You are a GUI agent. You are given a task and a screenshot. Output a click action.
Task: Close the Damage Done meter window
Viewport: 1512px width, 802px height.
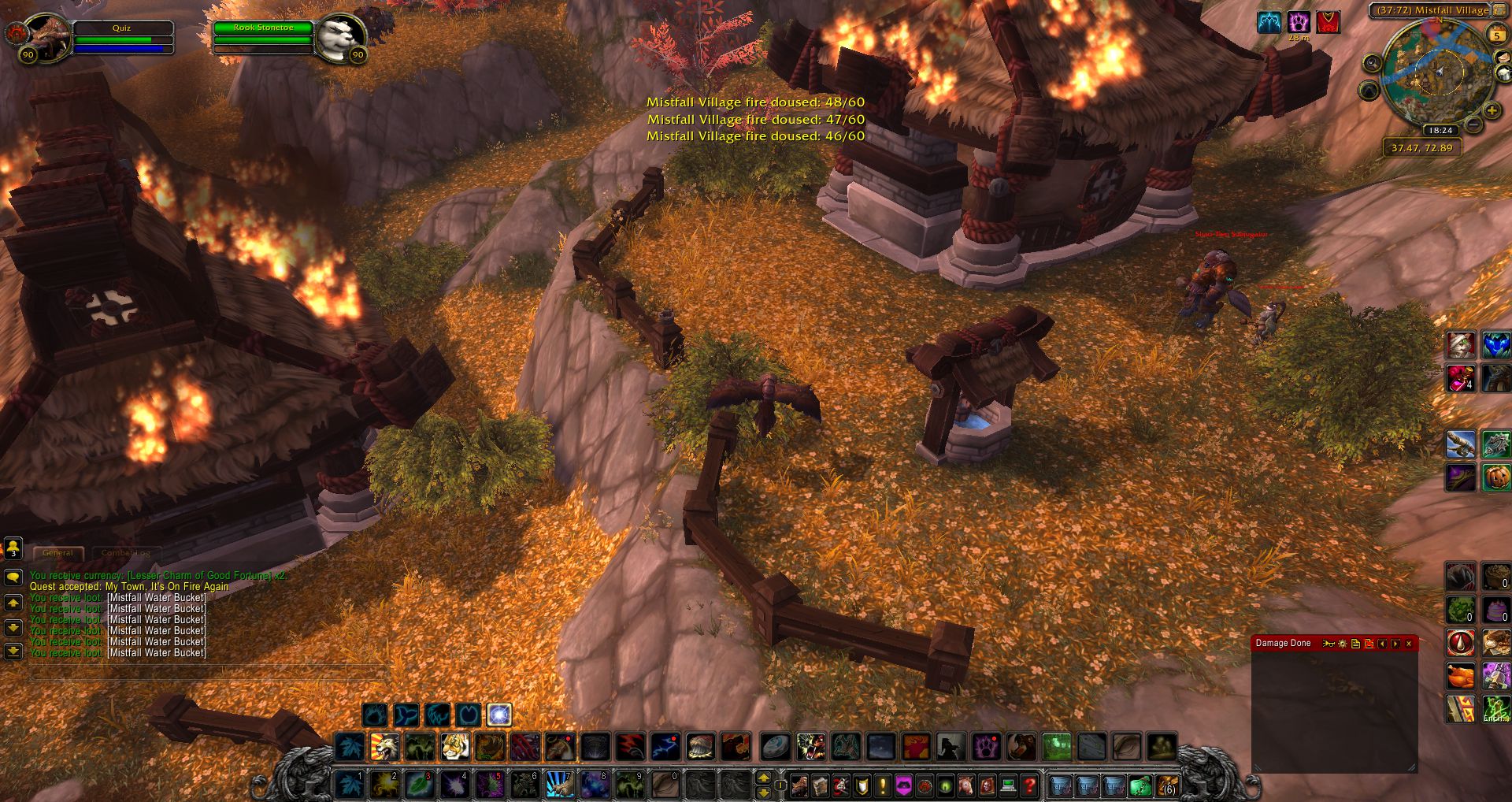pos(1409,644)
